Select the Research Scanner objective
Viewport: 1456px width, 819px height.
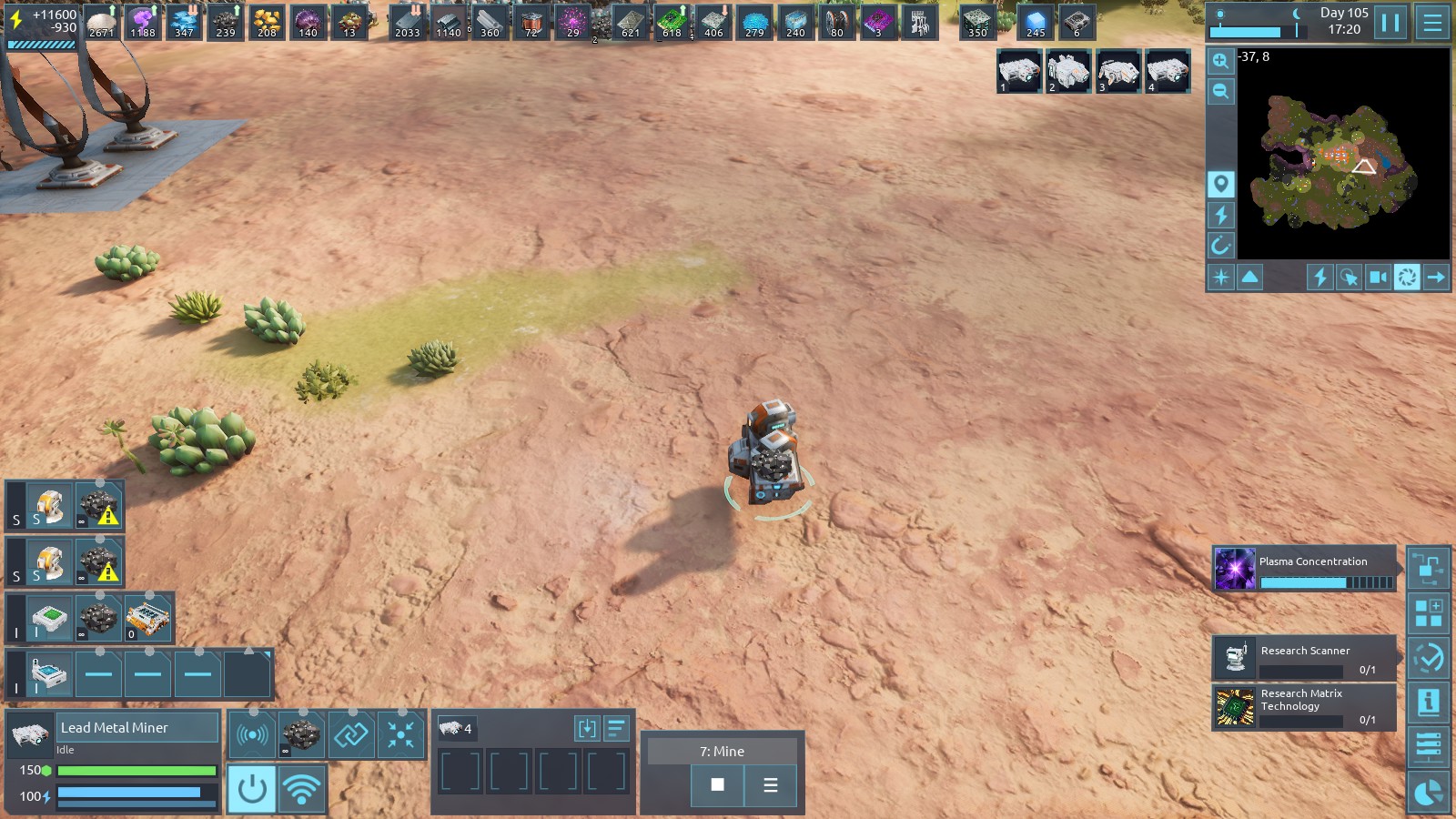coord(1303,658)
